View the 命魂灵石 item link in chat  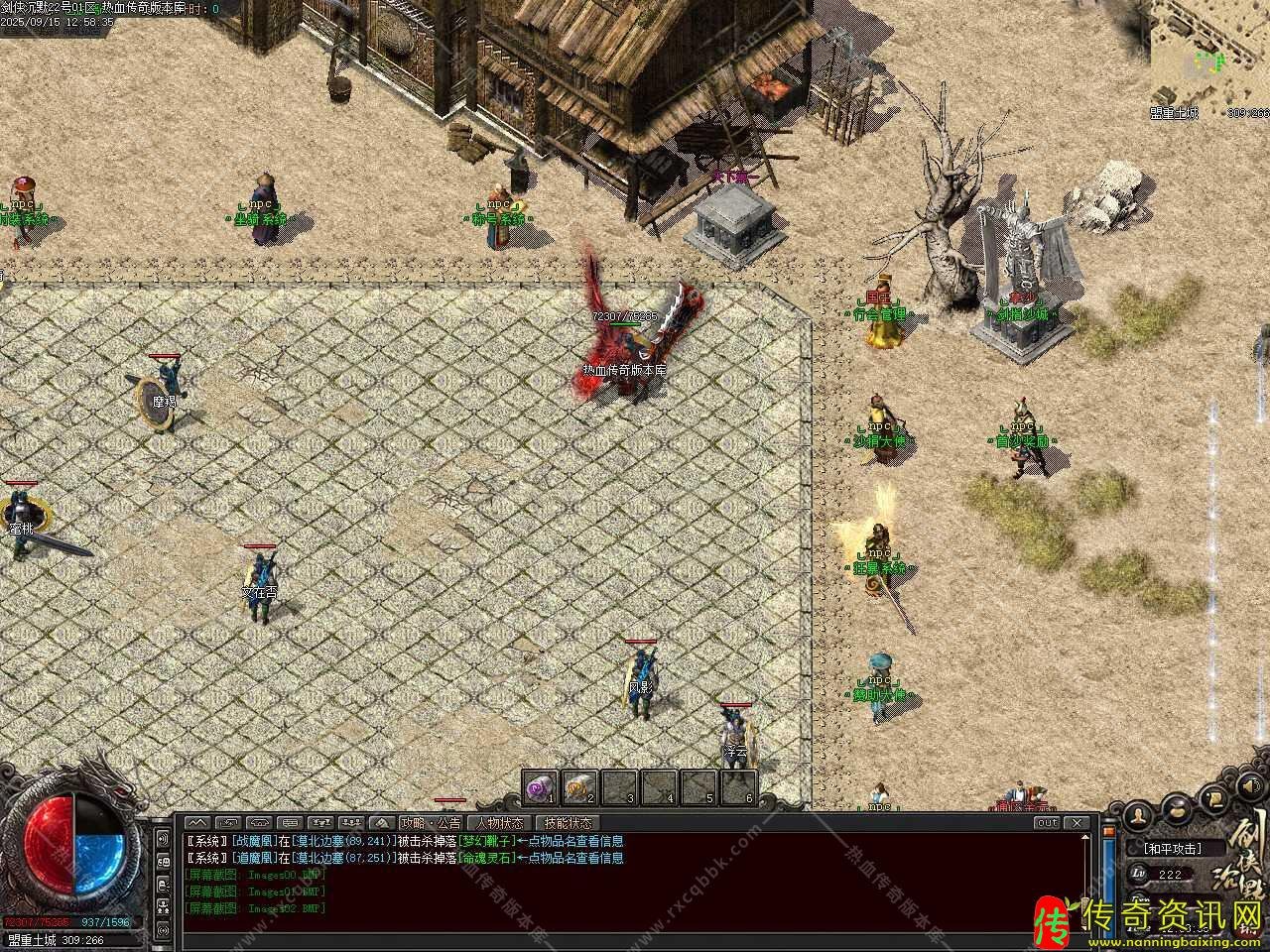tap(487, 858)
